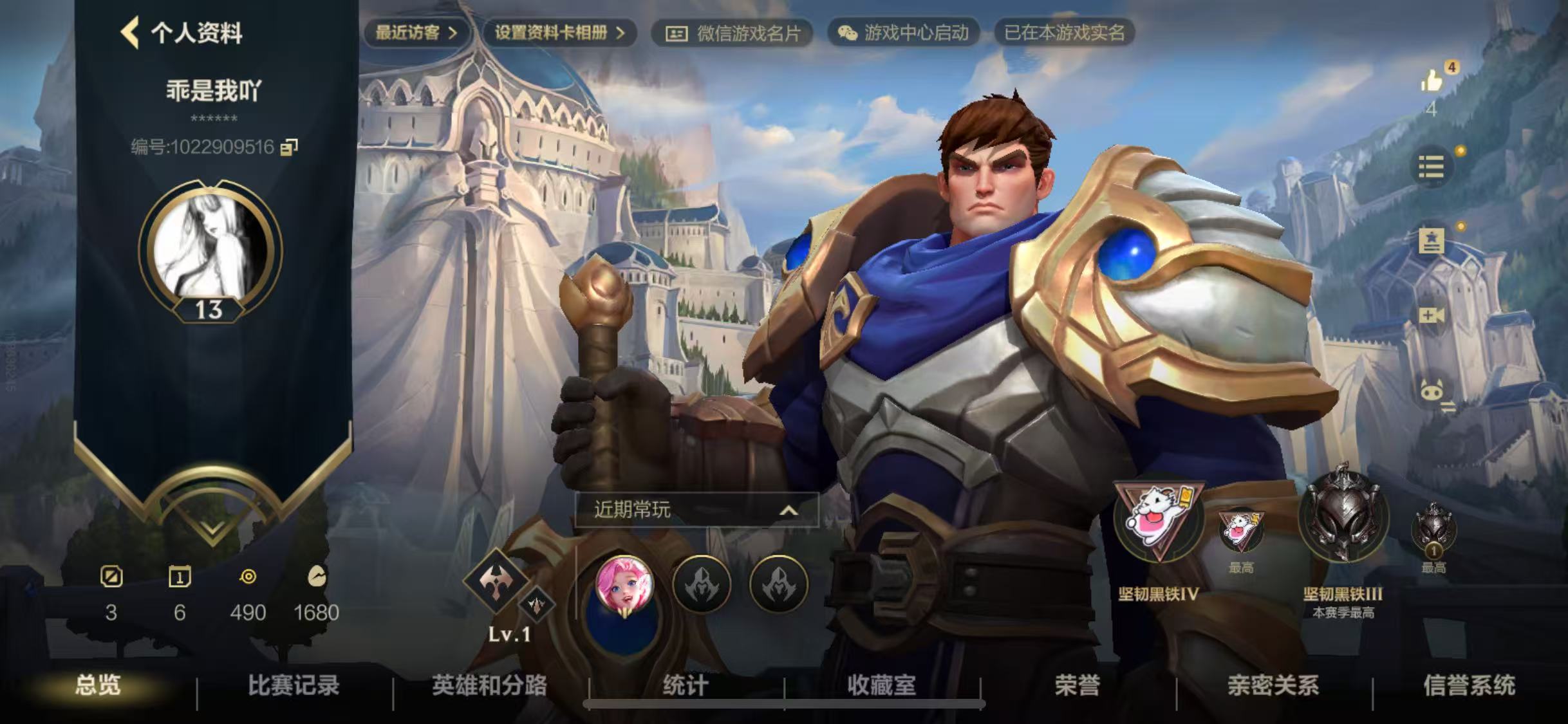Open the 收藏室 tab

(881, 685)
